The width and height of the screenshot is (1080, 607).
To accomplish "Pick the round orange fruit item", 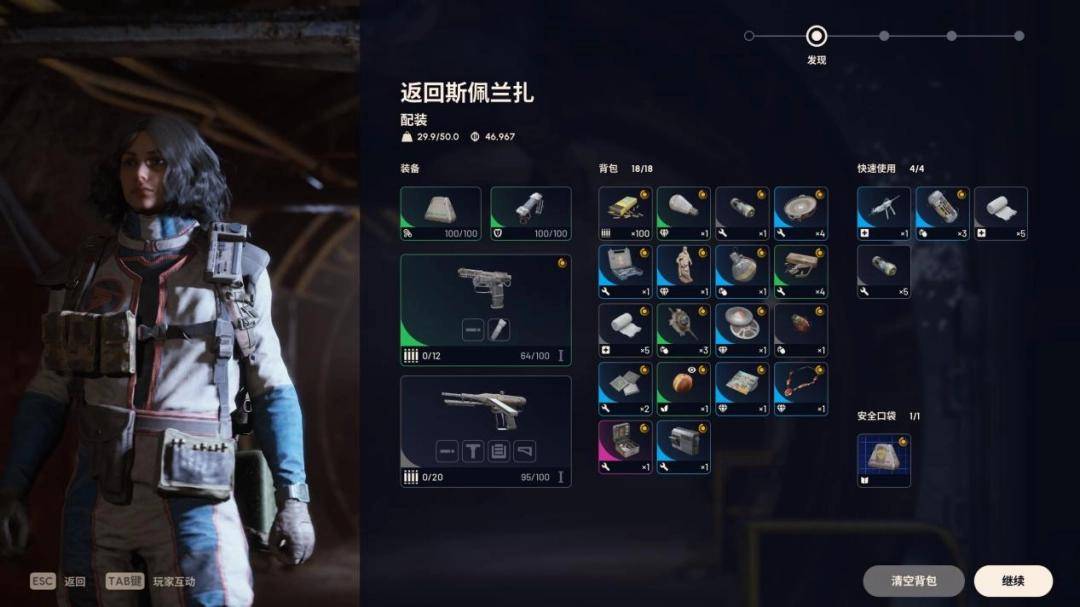I will coord(684,388).
